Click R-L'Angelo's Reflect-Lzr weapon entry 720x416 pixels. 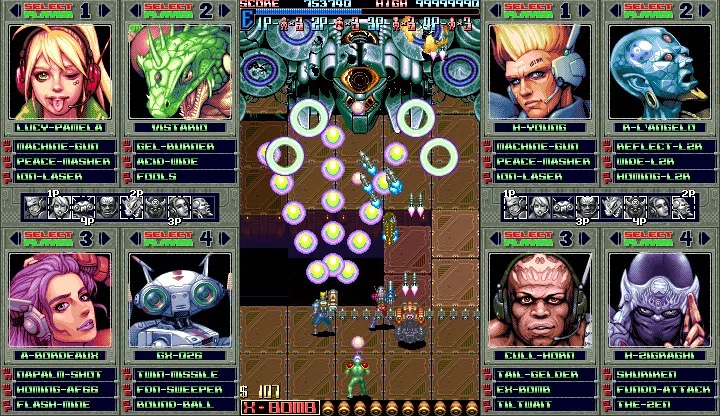tap(659, 146)
